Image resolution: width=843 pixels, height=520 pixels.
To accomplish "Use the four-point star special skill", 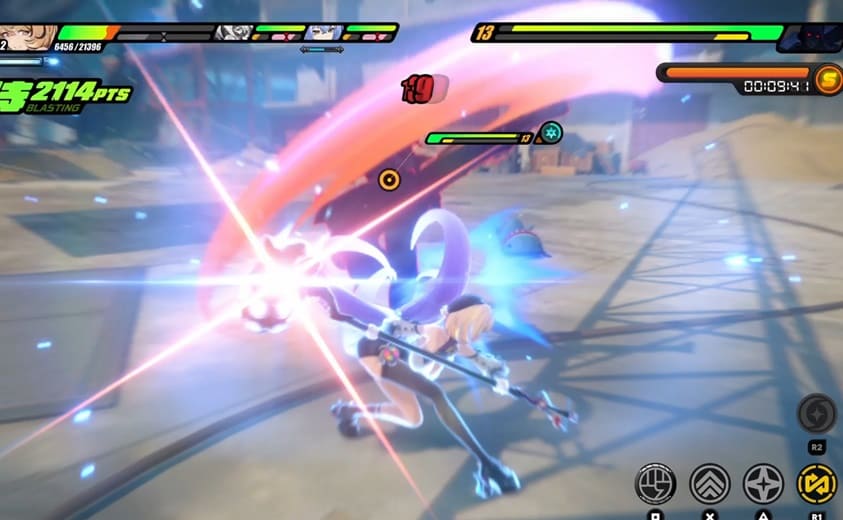I will click(x=763, y=484).
